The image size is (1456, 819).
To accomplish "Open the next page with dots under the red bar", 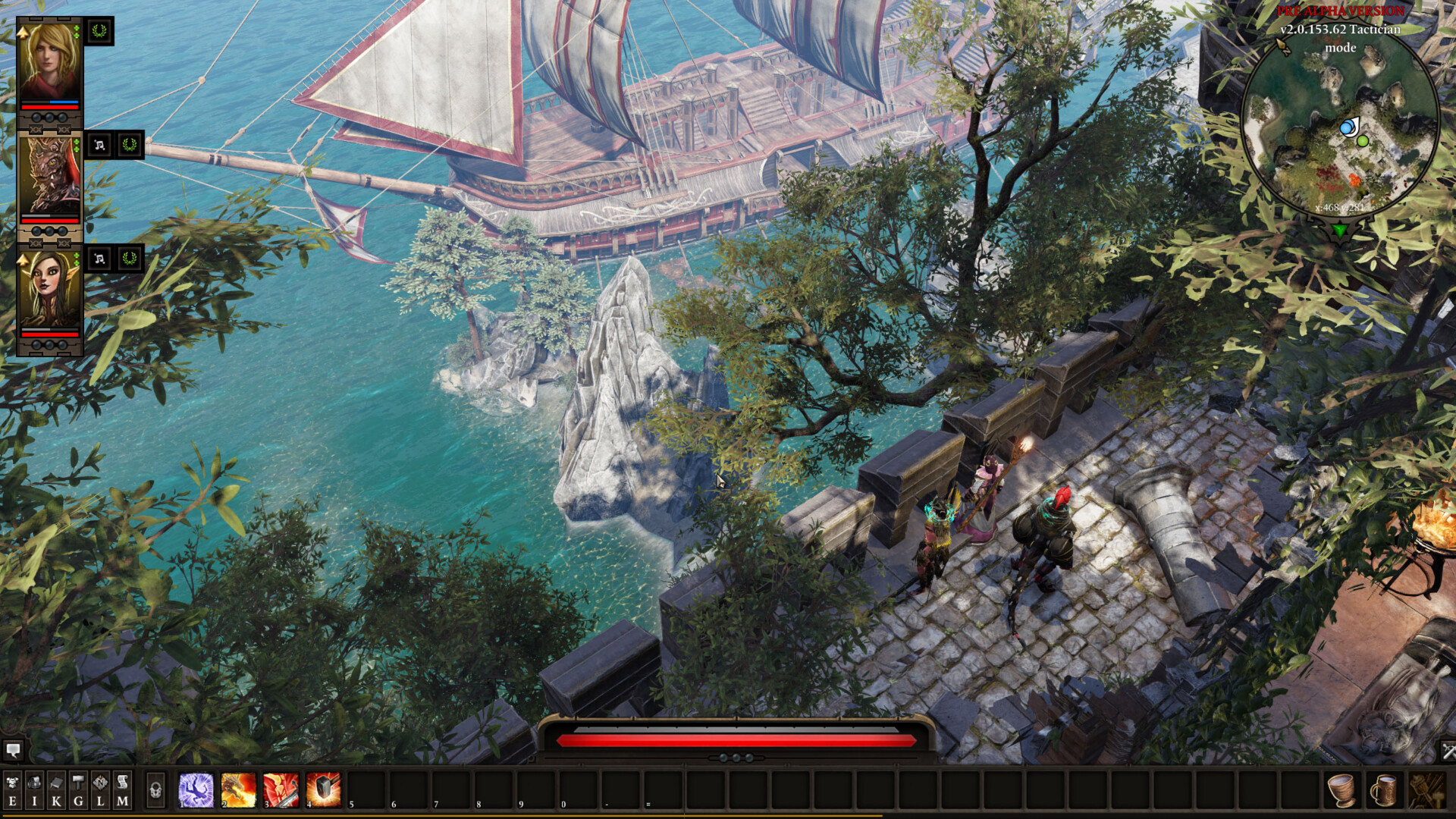I will 736,758.
